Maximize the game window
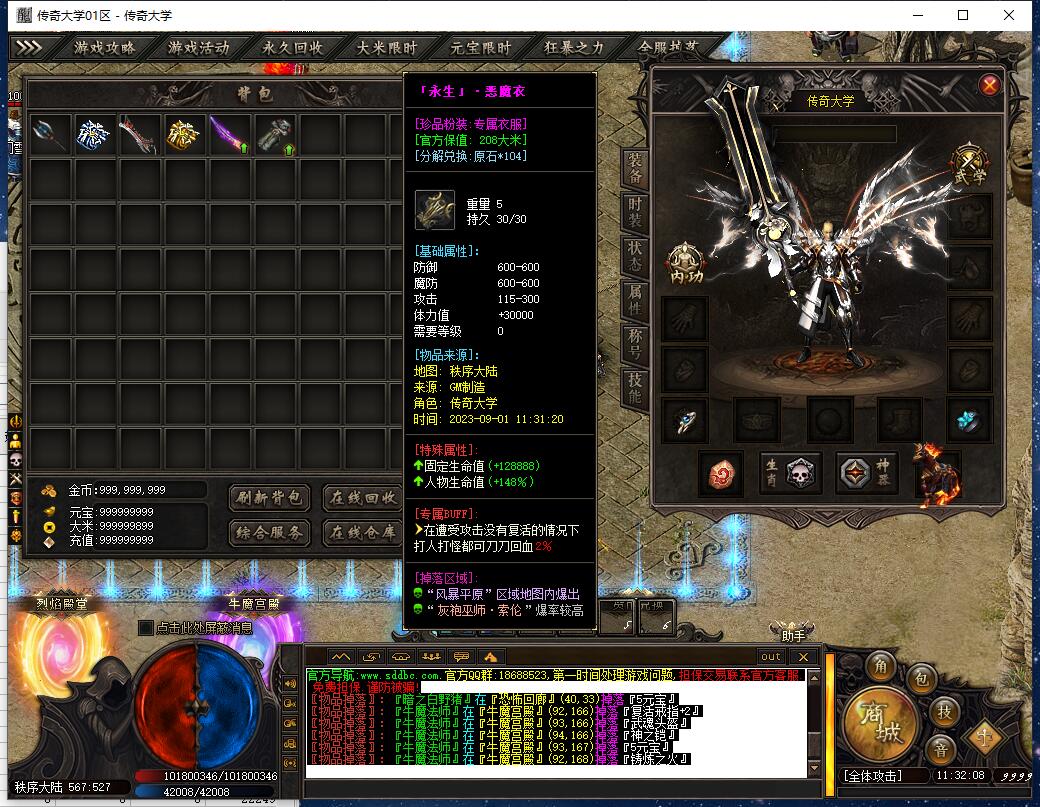1040x807 pixels. (963, 15)
